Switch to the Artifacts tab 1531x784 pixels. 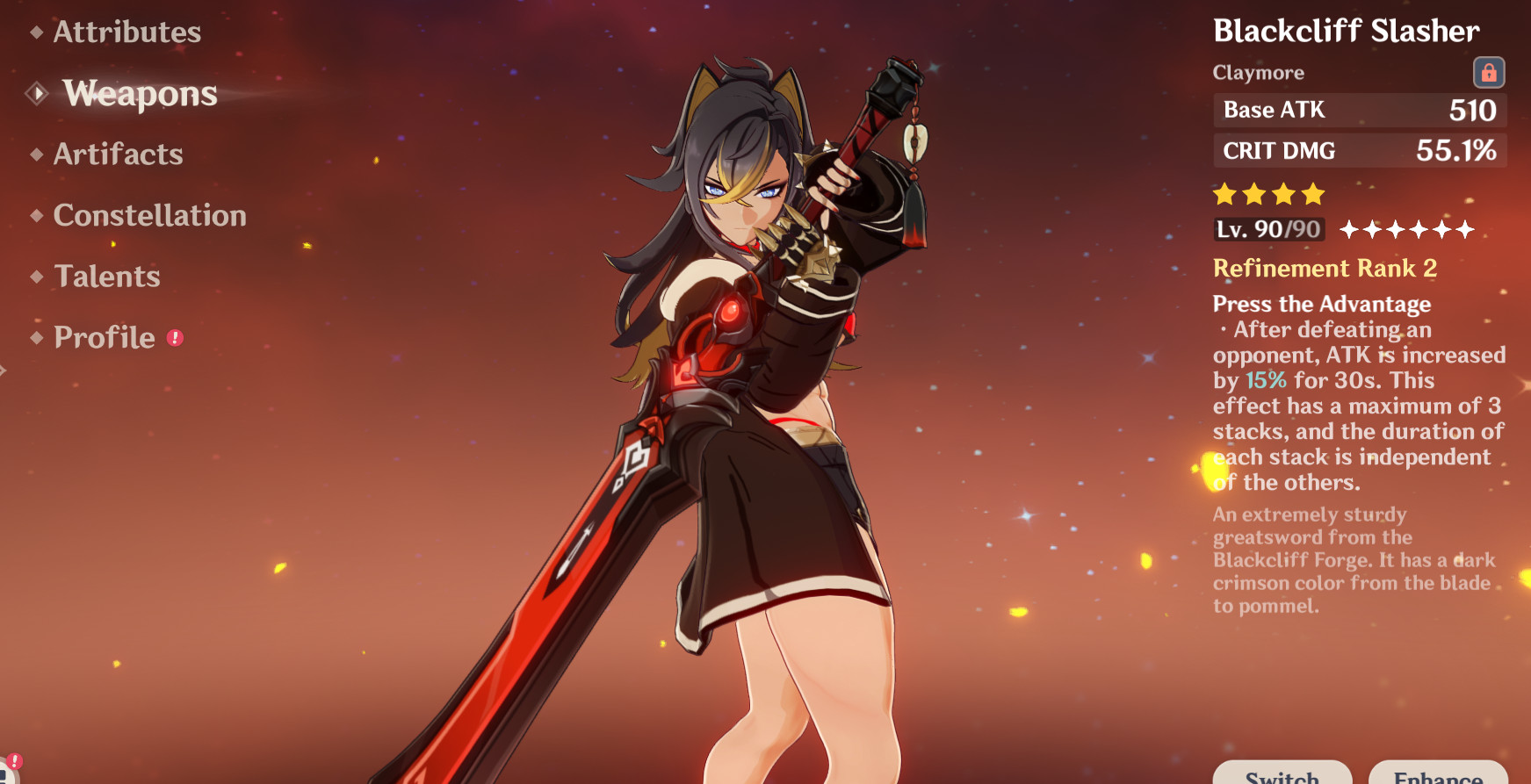coord(119,155)
